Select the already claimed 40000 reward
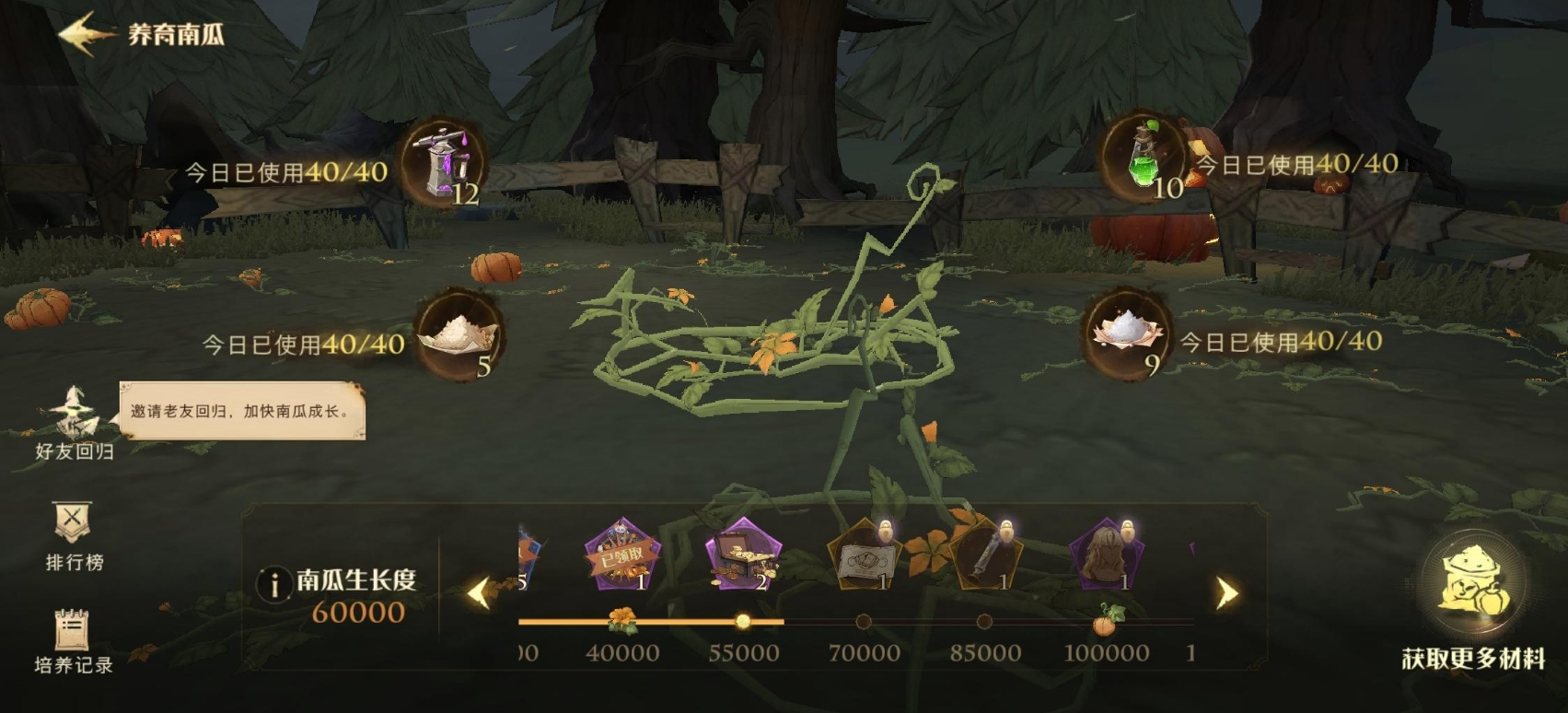Screen dimensions: 1568x713 tap(623, 555)
